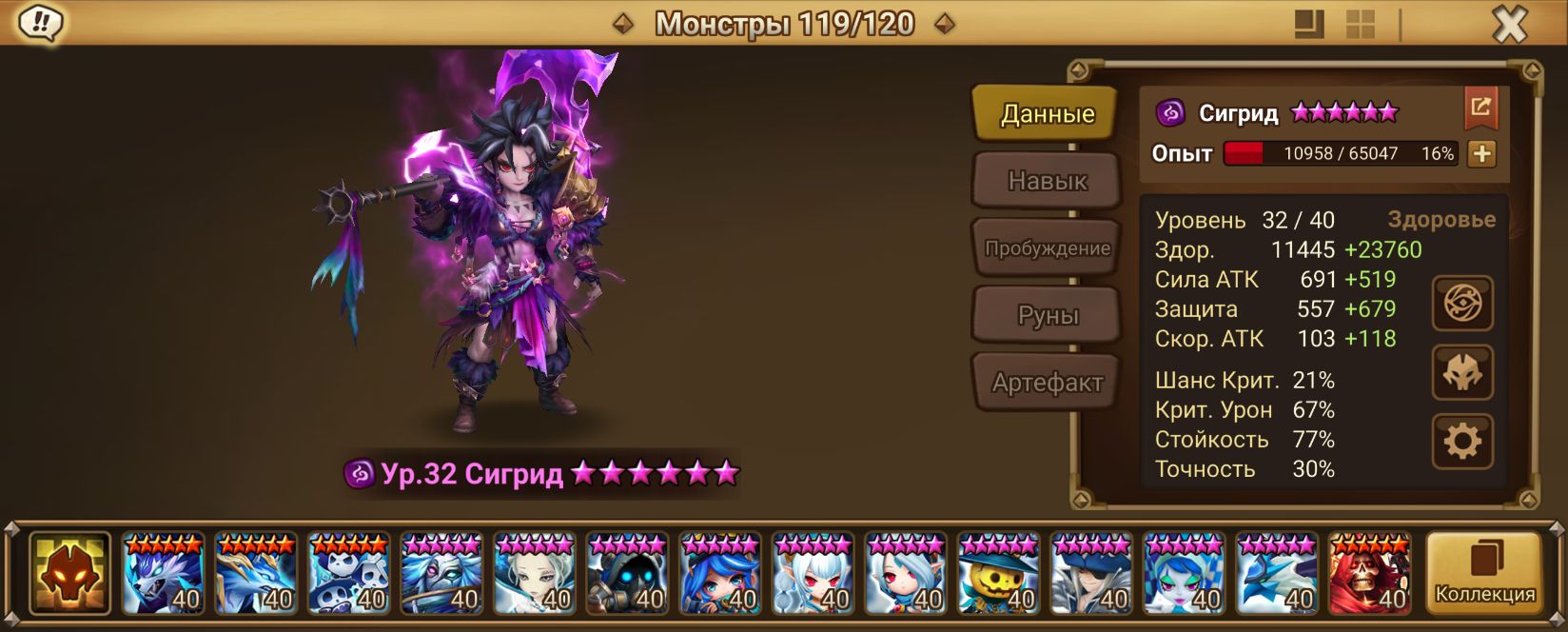Select the red-hooded skull reaper monster thumbnail

1369,573
